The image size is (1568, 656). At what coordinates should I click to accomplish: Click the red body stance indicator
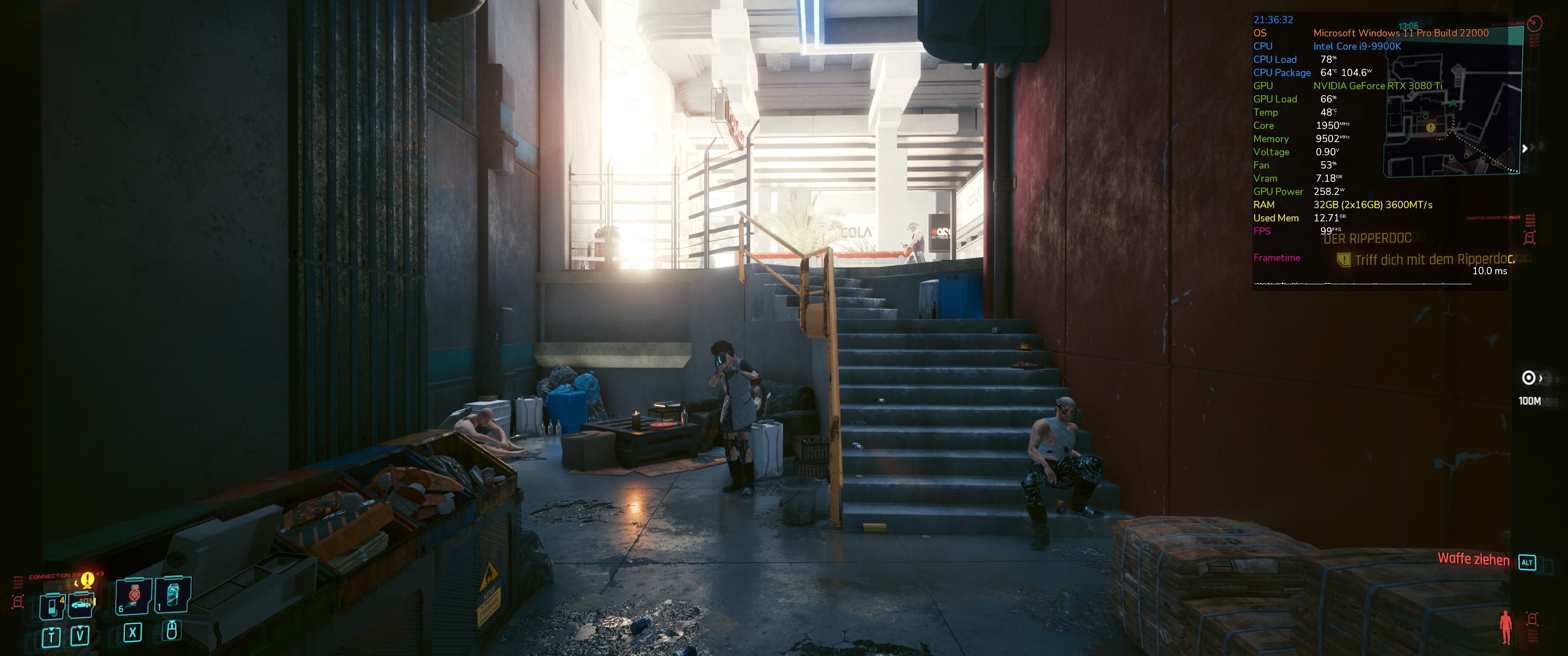coord(1506,626)
